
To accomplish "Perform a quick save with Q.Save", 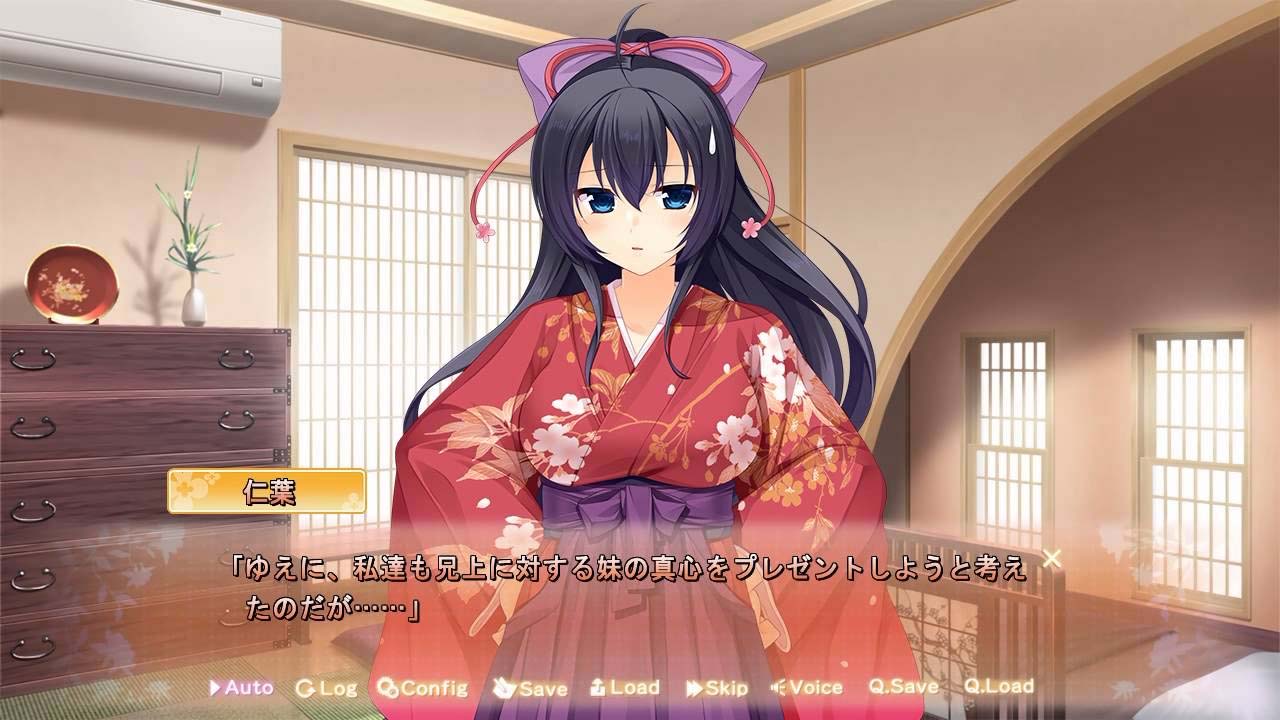I will (x=902, y=688).
